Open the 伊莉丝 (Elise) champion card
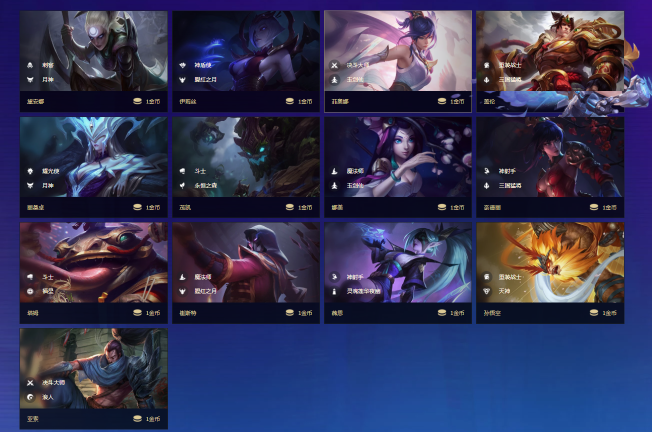The width and height of the screenshot is (652, 432). [246, 61]
